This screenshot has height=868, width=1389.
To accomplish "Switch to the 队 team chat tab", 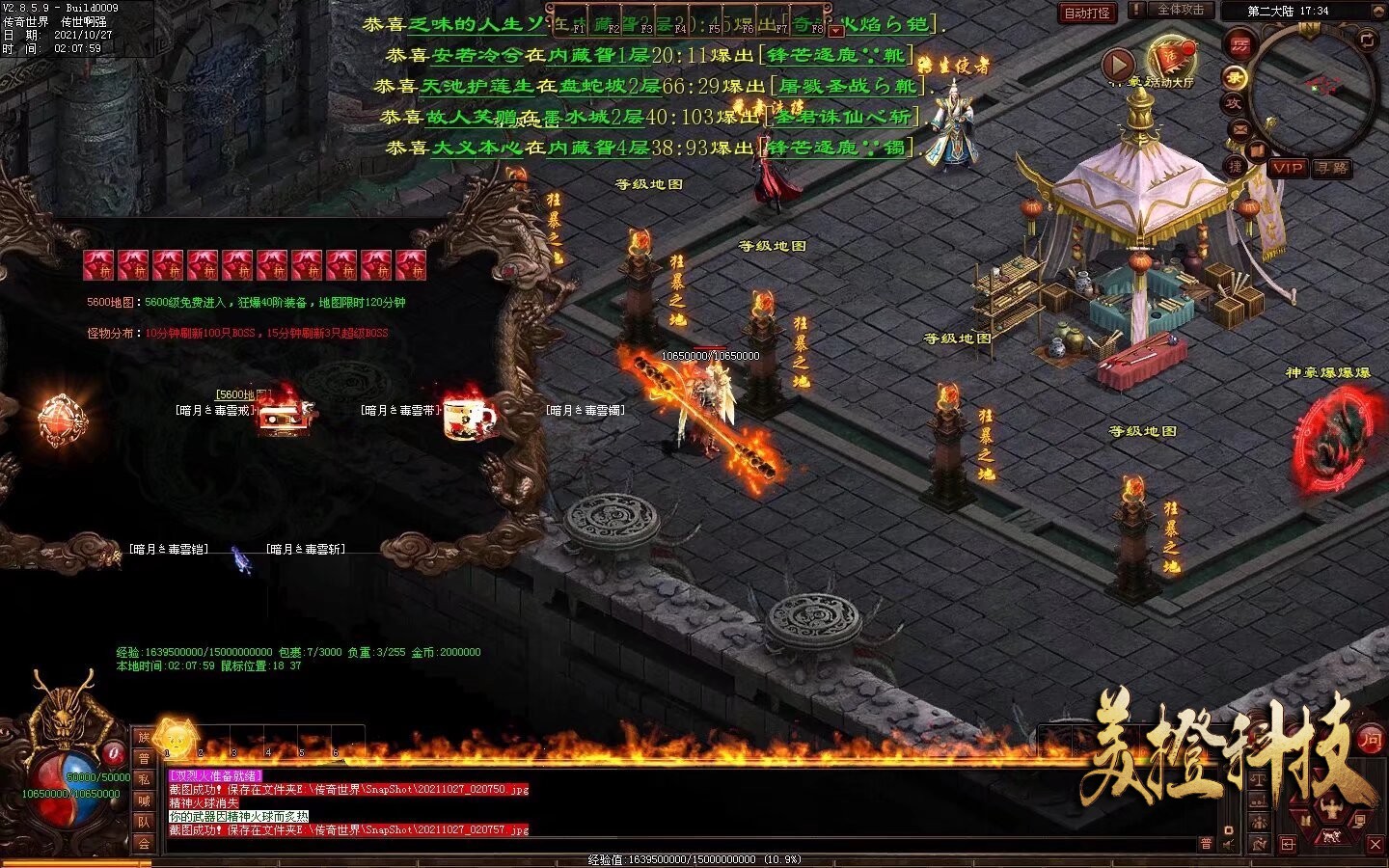I will tap(145, 821).
